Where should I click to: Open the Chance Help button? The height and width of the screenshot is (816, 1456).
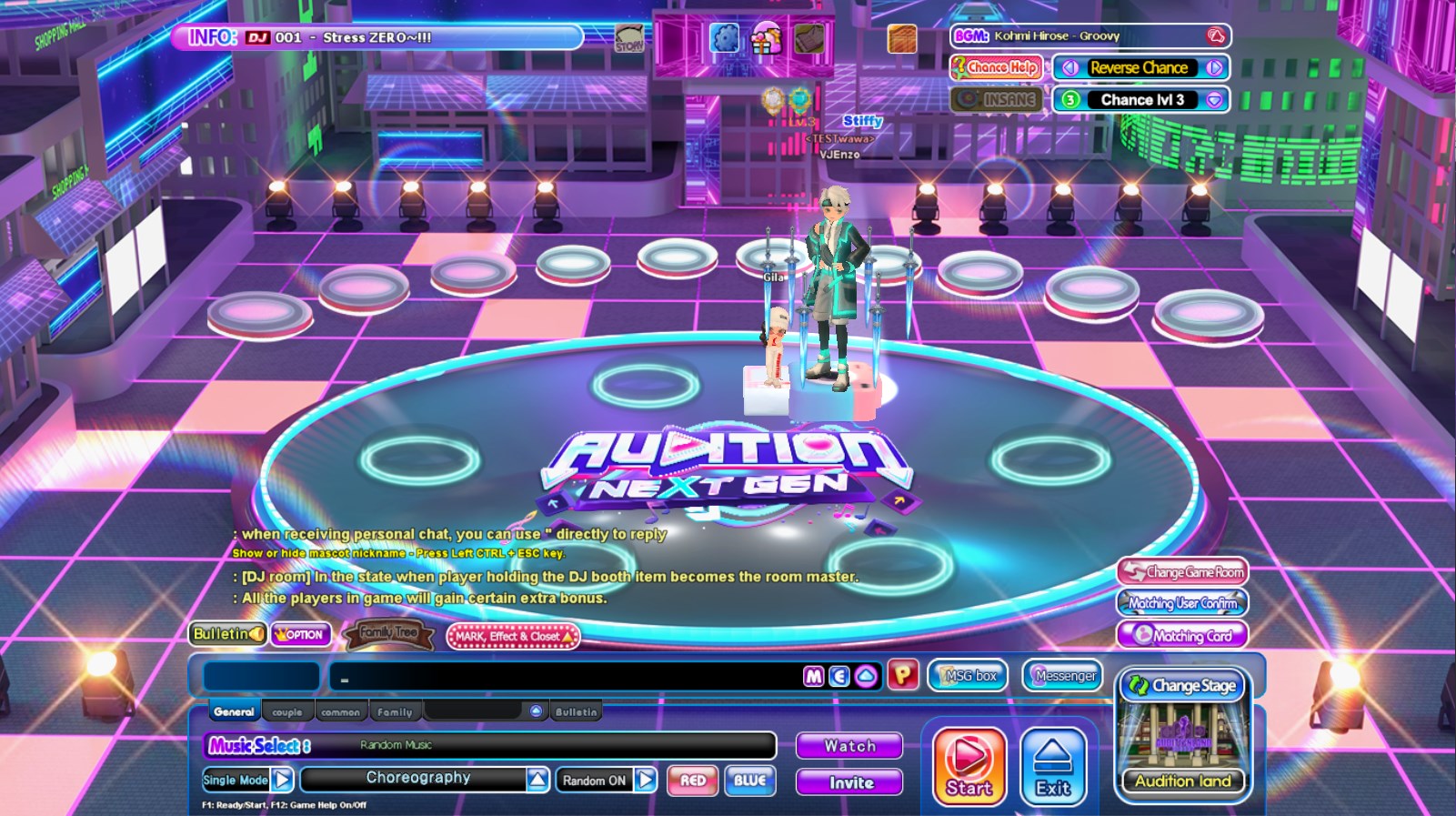pyautogui.click(x=996, y=67)
